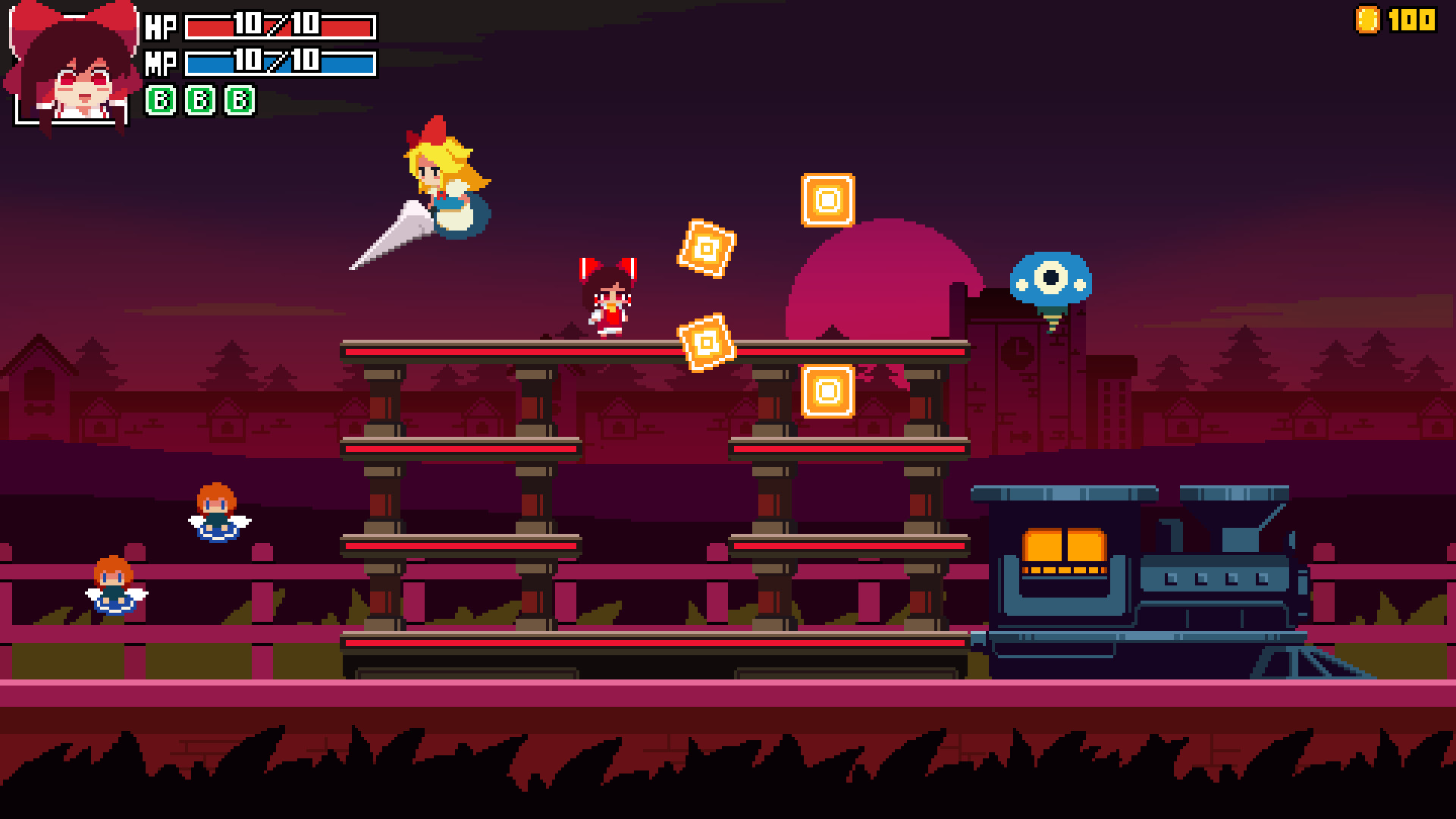Click the topmost orange square projectile

coord(827,199)
